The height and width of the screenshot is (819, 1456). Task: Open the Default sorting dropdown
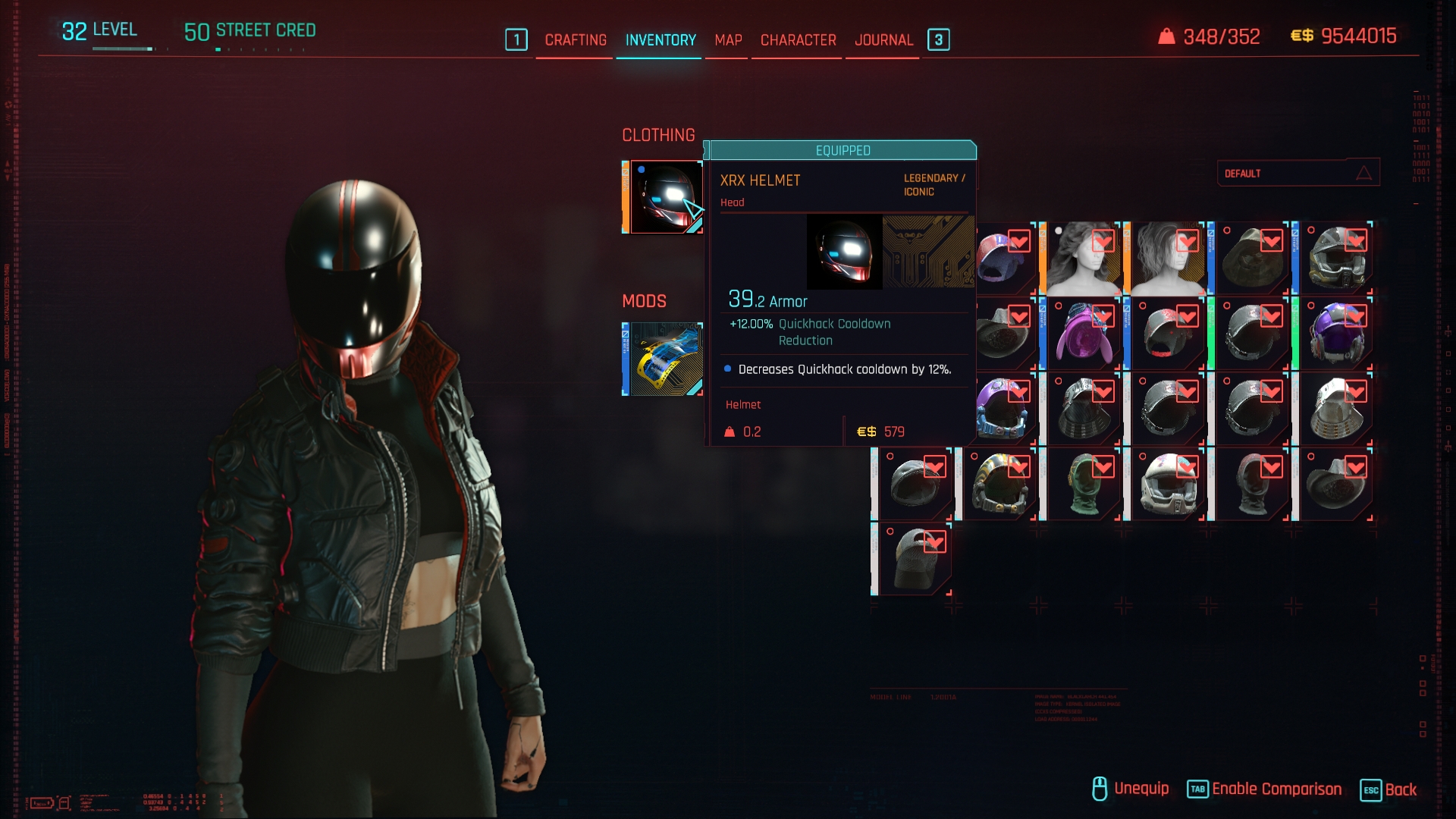click(x=1298, y=174)
